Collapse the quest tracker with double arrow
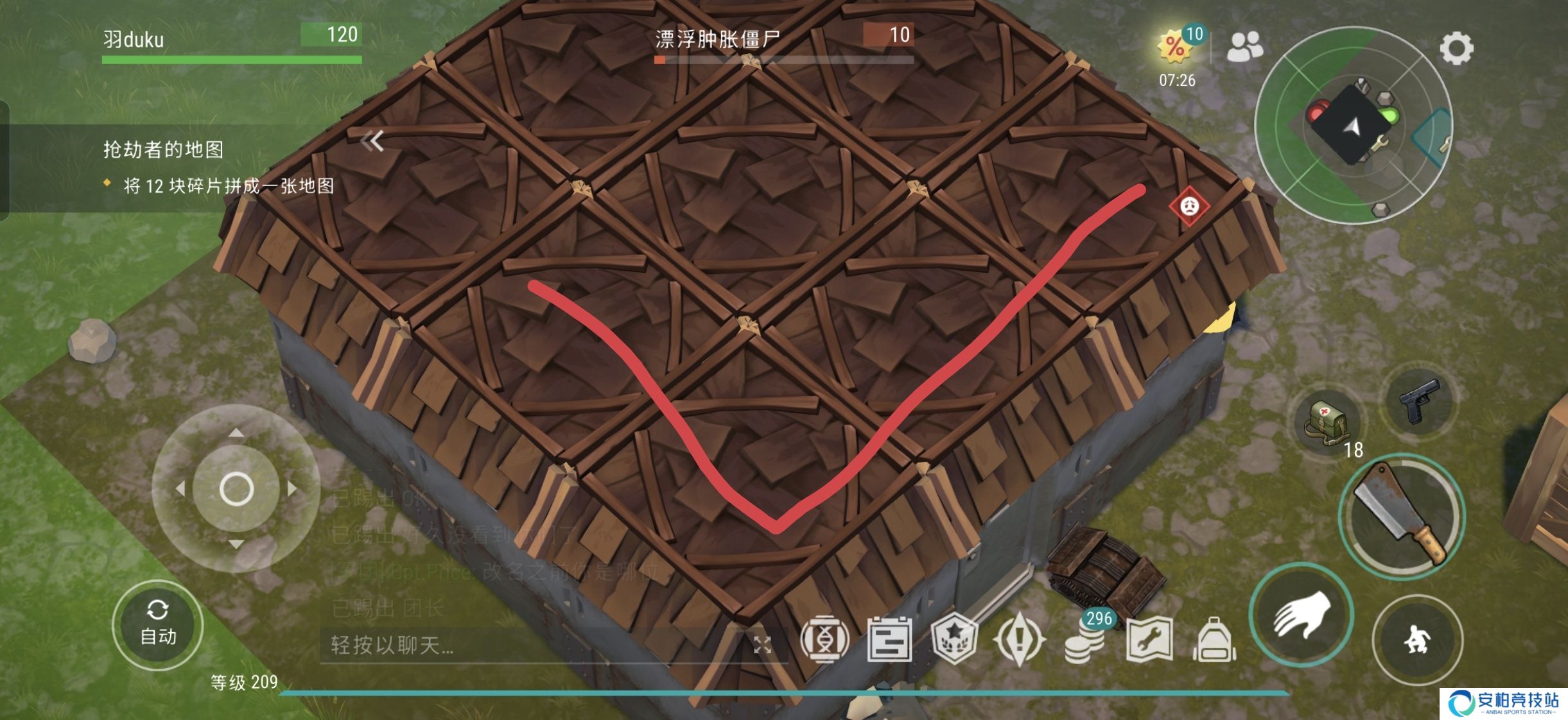Image resolution: width=1568 pixels, height=720 pixels. (x=372, y=141)
